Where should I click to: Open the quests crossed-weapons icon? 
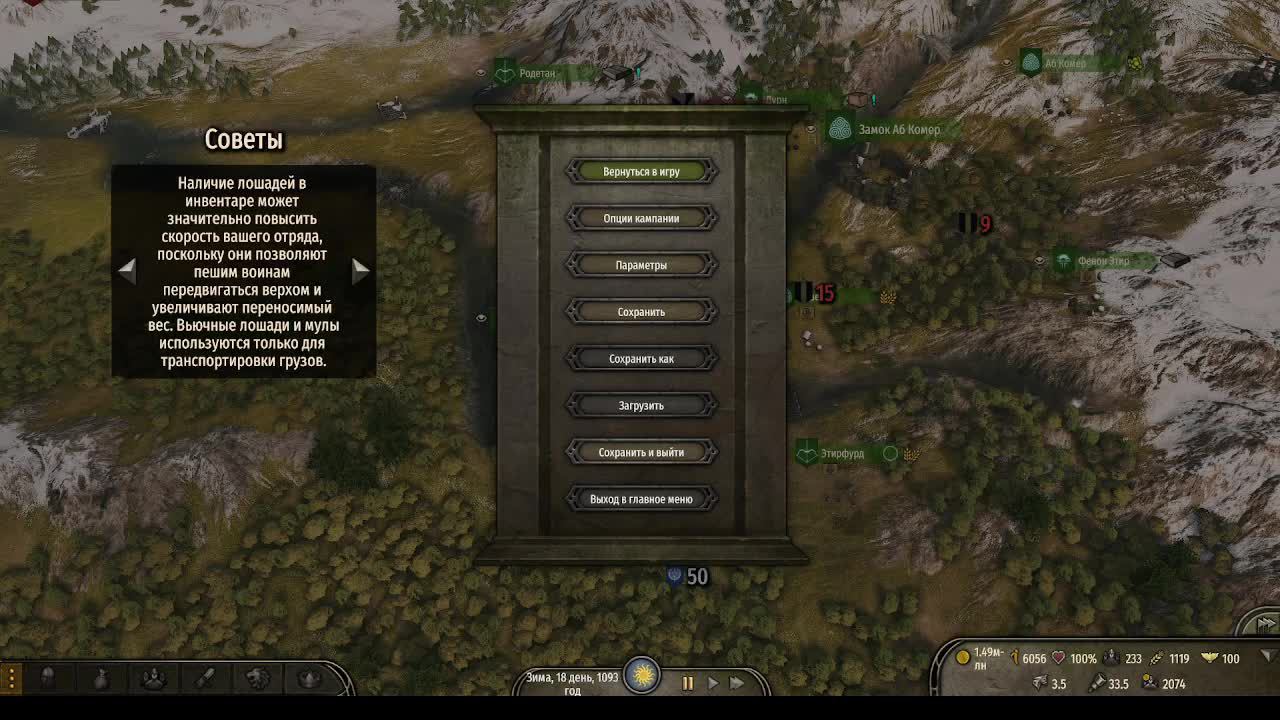click(204, 677)
